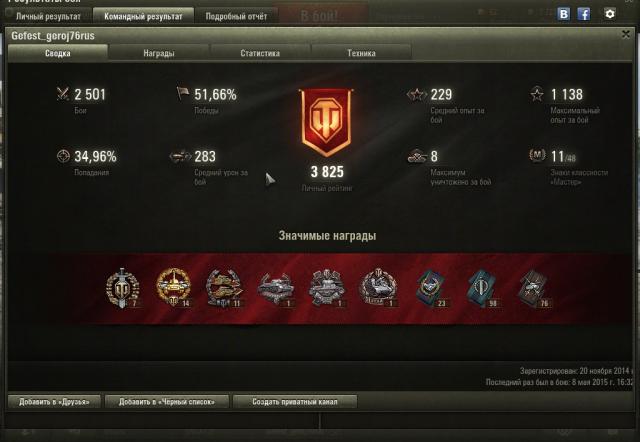Click the personal rating emblem banner

[x=326, y=123]
